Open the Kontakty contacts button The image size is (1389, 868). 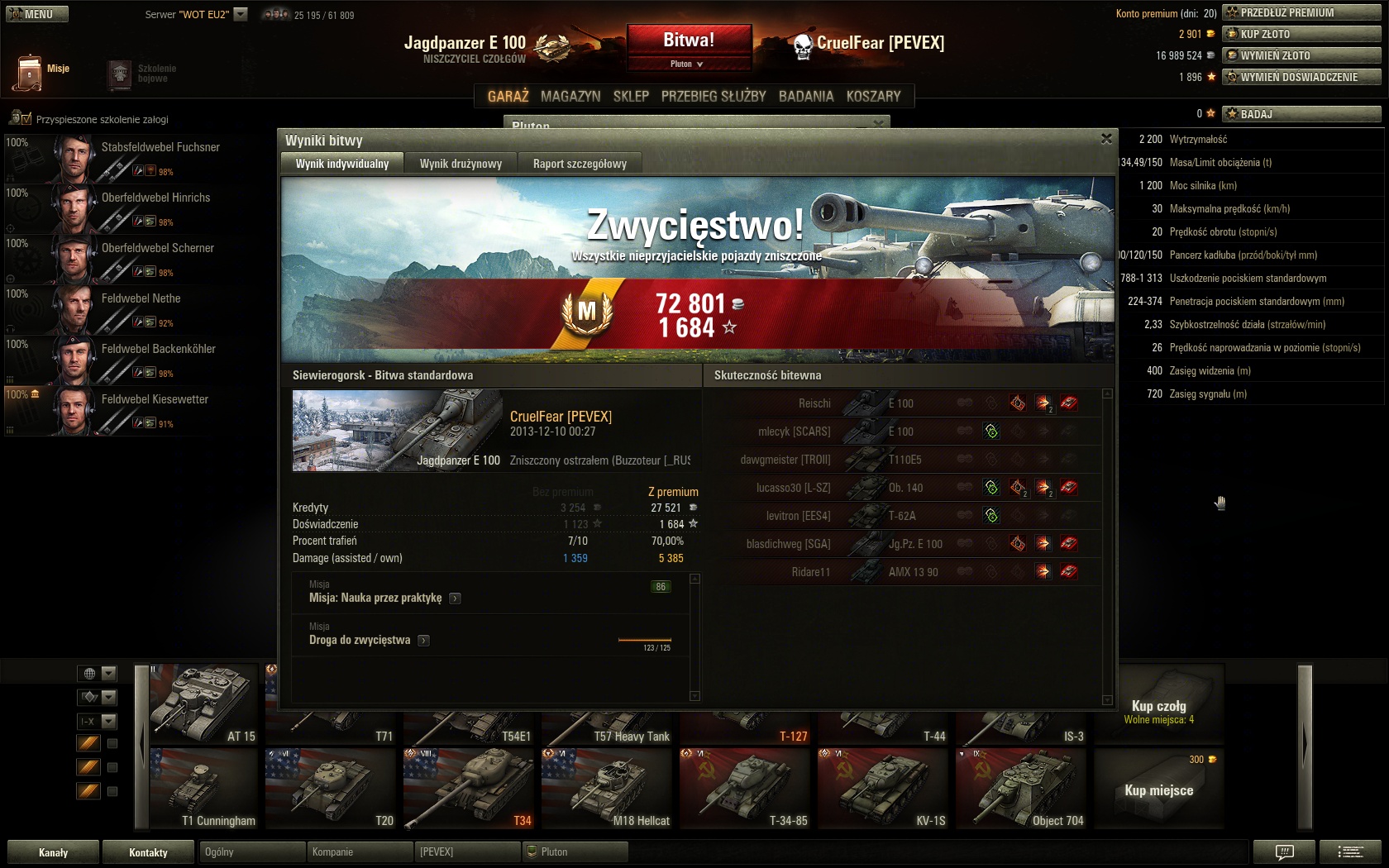(148, 852)
